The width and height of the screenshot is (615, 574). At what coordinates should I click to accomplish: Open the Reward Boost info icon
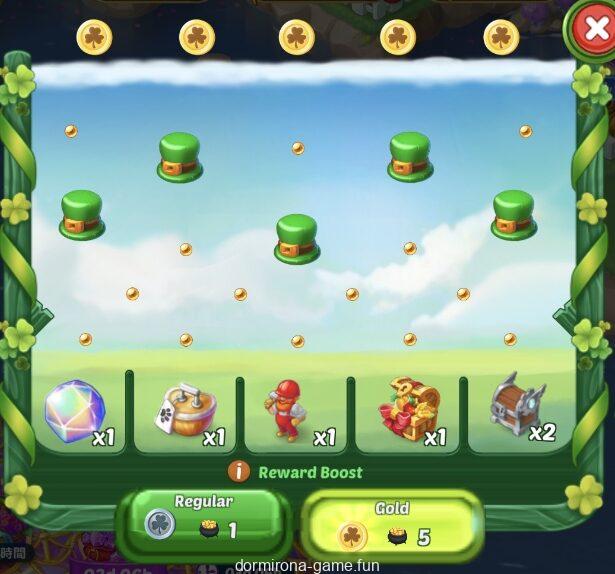[239, 472]
